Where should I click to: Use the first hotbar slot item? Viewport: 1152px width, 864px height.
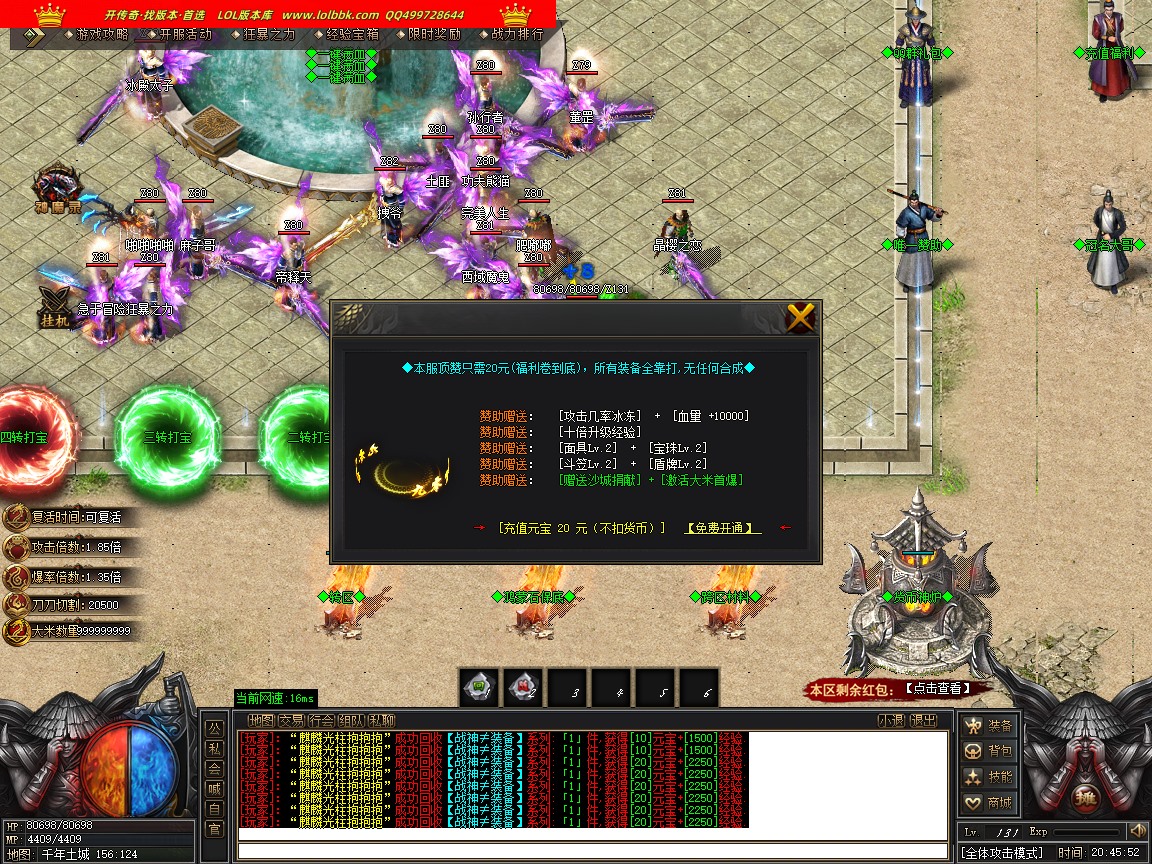[x=479, y=688]
